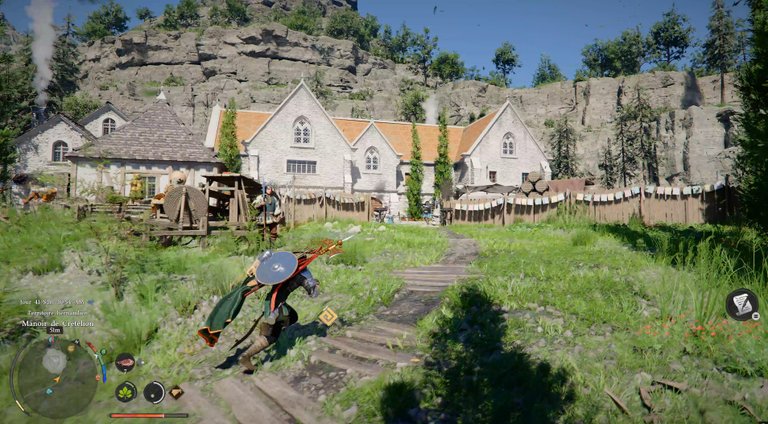Select the round shield slot
Image resolution: width=768 pixels, height=424 pixels.
click(154, 391)
